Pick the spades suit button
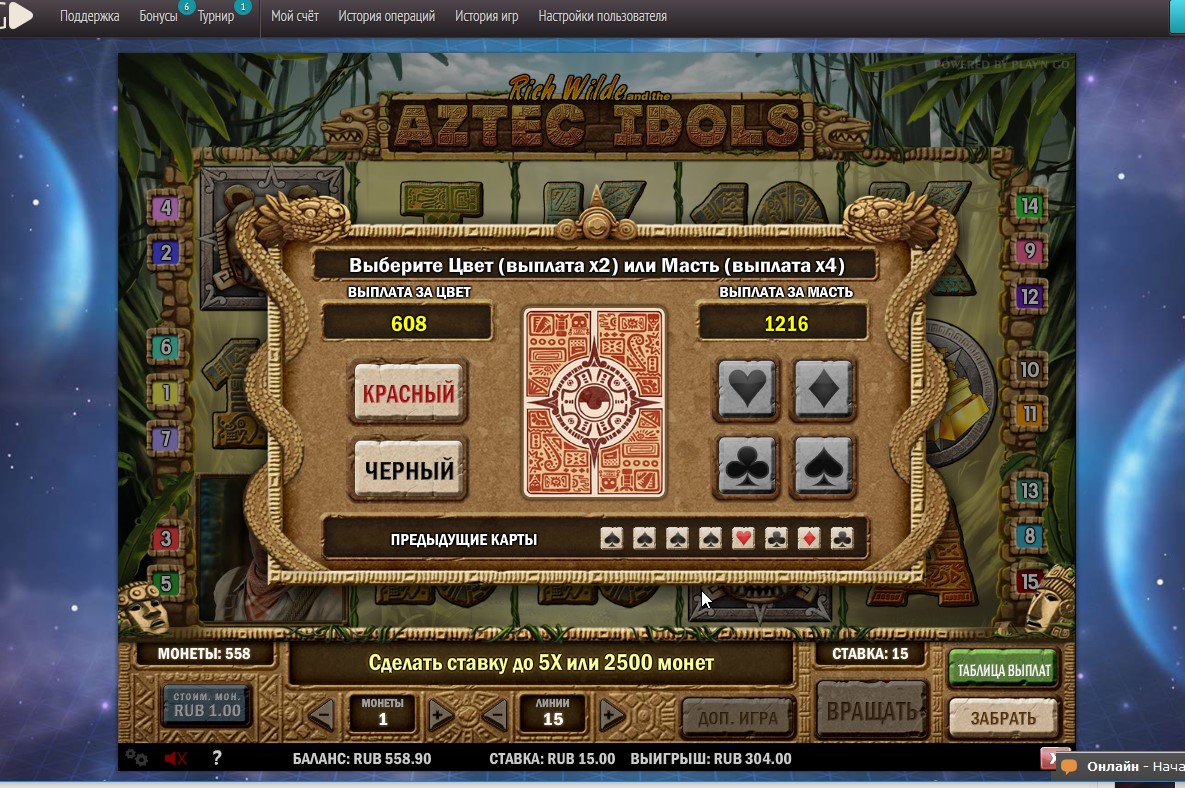The width and height of the screenshot is (1185, 788). [x=823, y=465]
